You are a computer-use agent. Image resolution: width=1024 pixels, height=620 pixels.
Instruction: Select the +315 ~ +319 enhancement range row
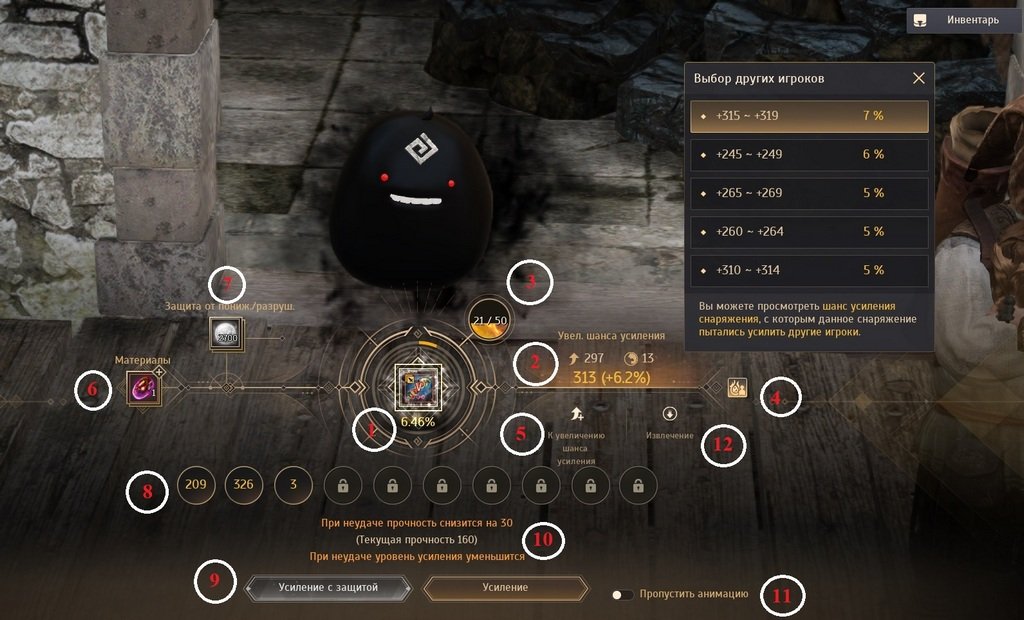point(809,116)
